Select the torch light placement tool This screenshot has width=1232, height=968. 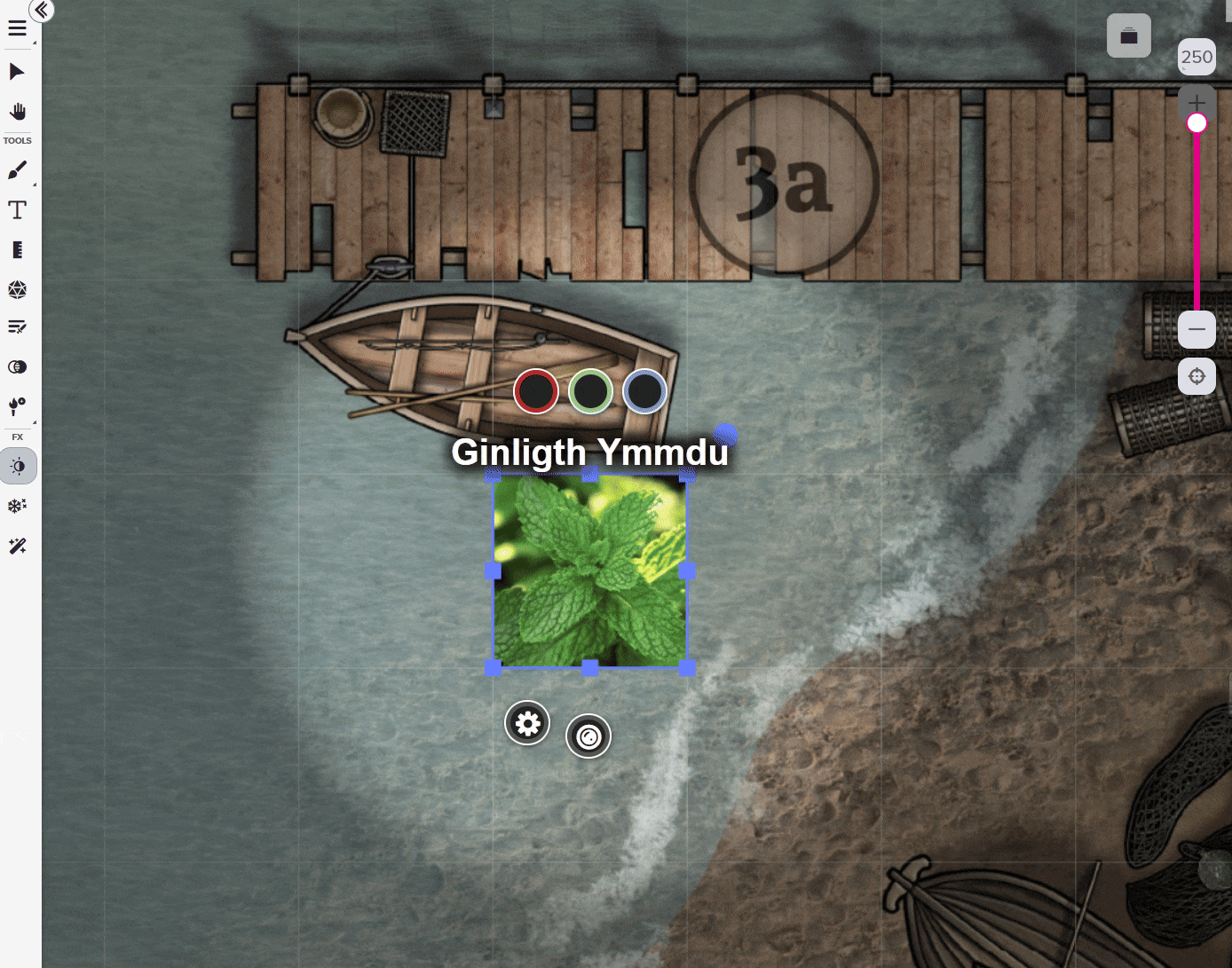pyautogui.click(x=17, y=406)
